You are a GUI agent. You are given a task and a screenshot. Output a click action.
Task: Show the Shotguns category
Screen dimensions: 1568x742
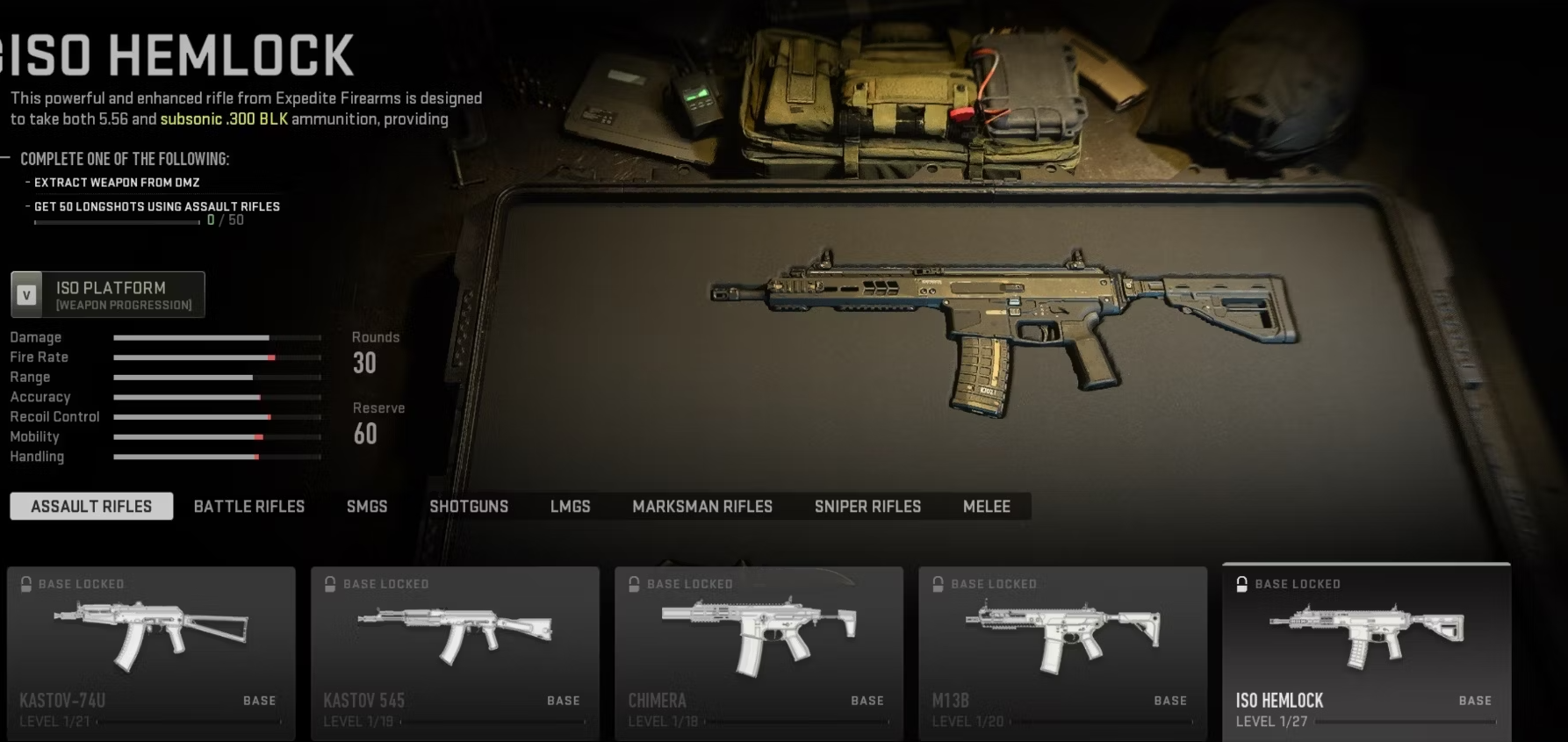469,507
